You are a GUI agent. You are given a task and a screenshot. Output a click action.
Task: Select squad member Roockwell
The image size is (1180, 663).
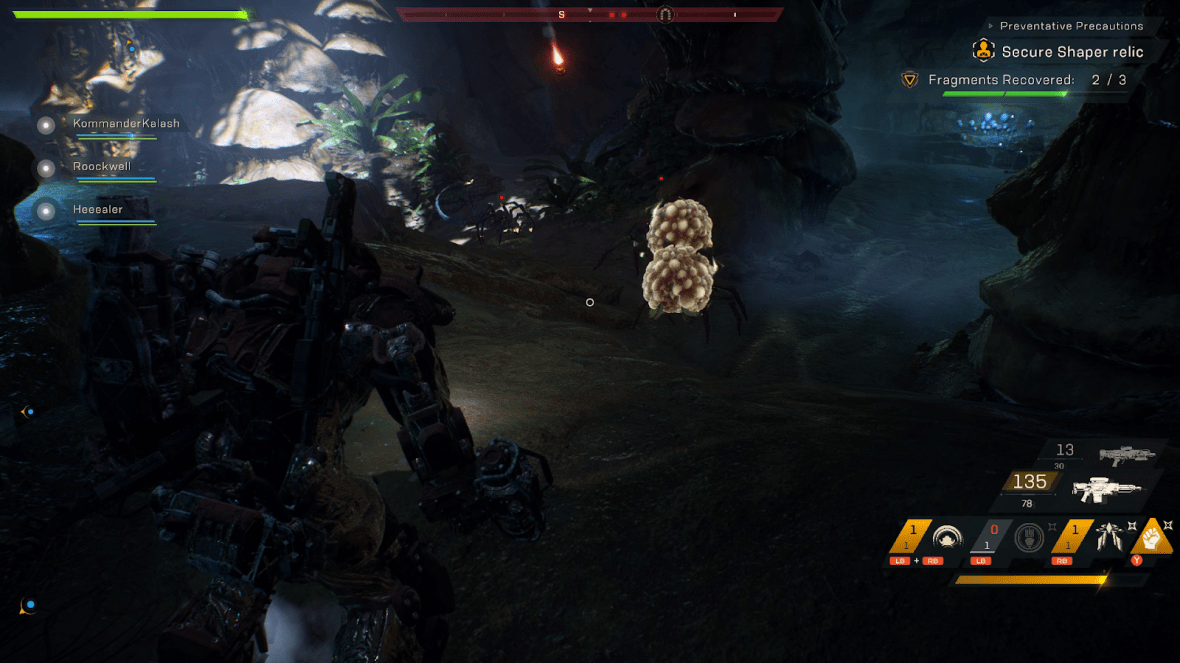[x=102, y=167]
